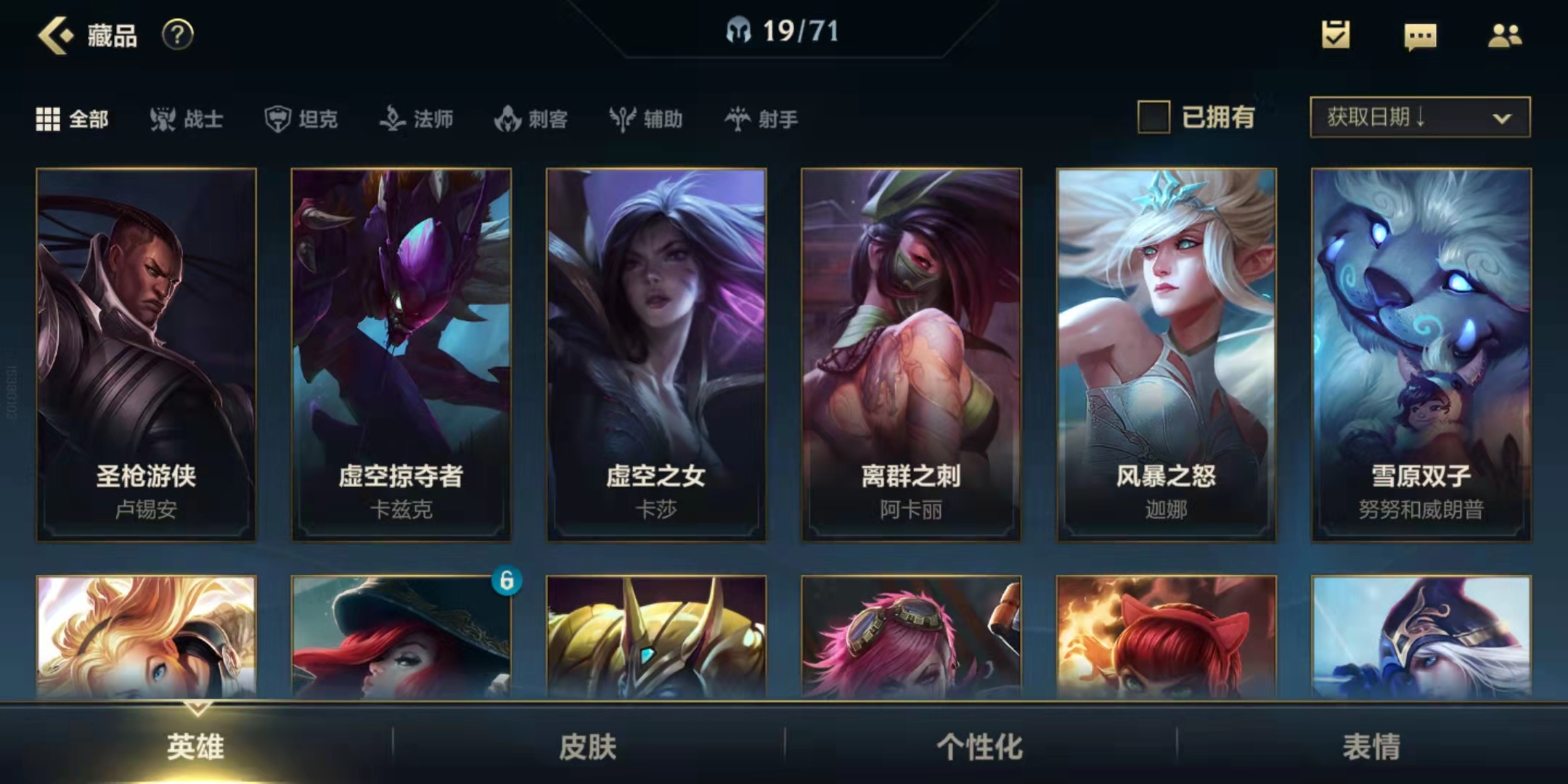The width and height of the screenshot is (1568, 784).
Task: Filter champions by 射手 marksman role
Action: (x=761, y=119)
